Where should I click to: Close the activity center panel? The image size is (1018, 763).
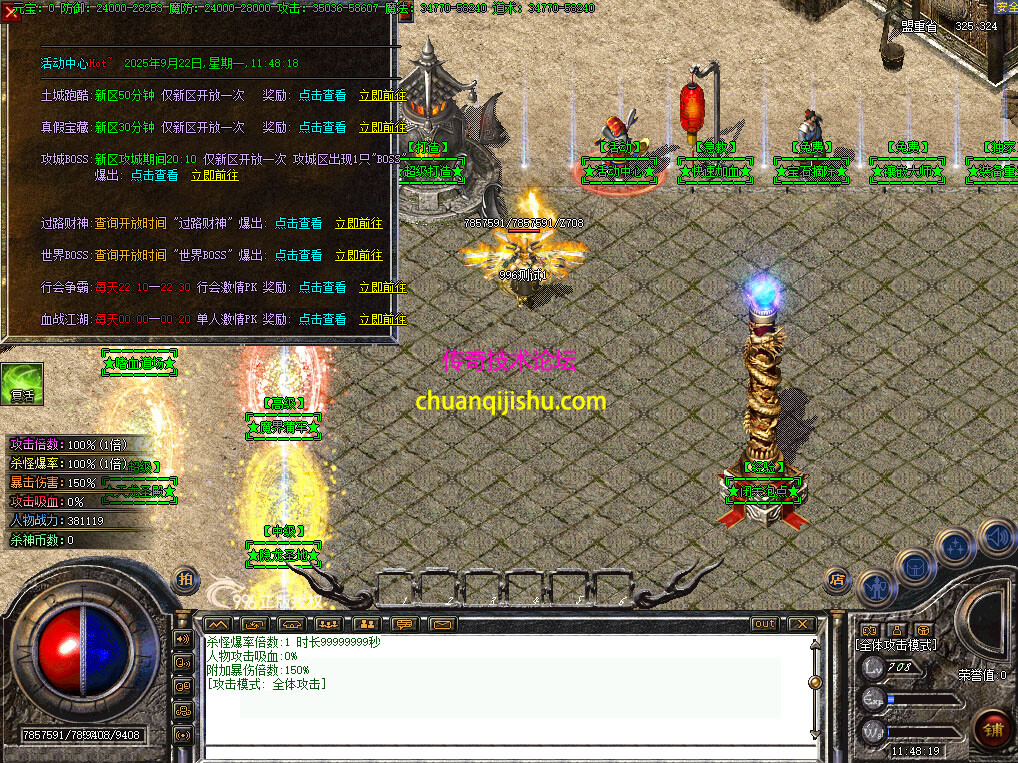coord(11,12)
